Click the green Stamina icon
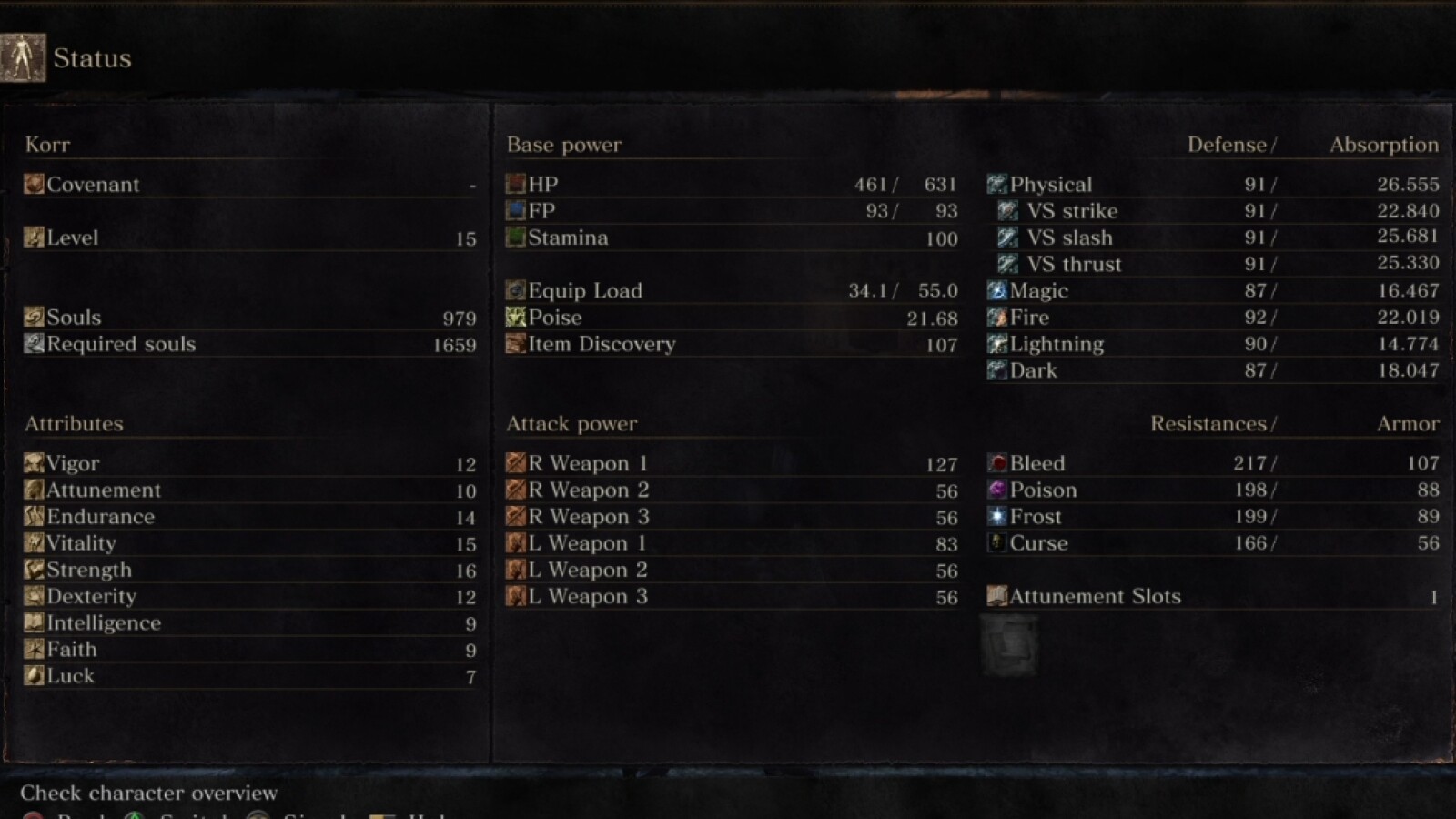This screenshot has width=1456, height=819. [514, 238]
